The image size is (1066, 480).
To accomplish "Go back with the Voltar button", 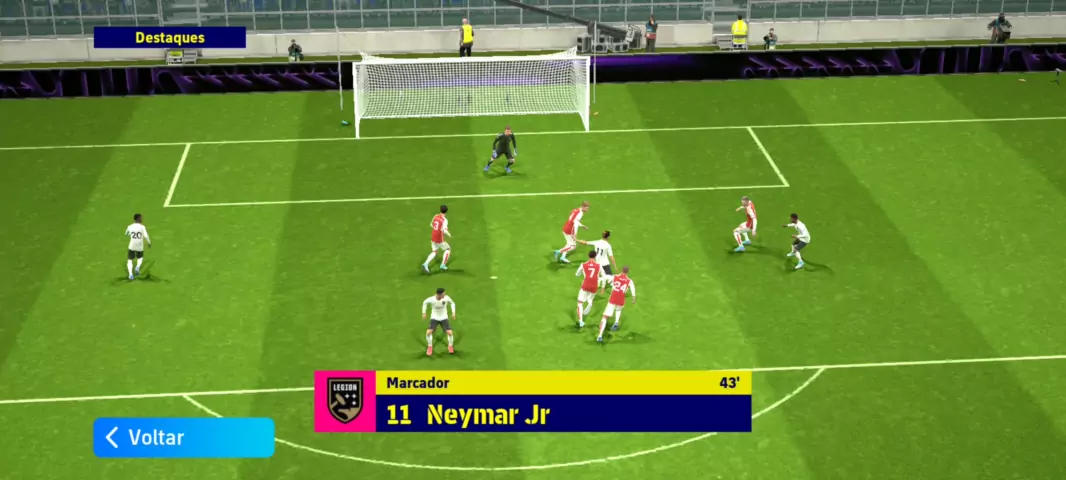I will [x=183, y=437].
